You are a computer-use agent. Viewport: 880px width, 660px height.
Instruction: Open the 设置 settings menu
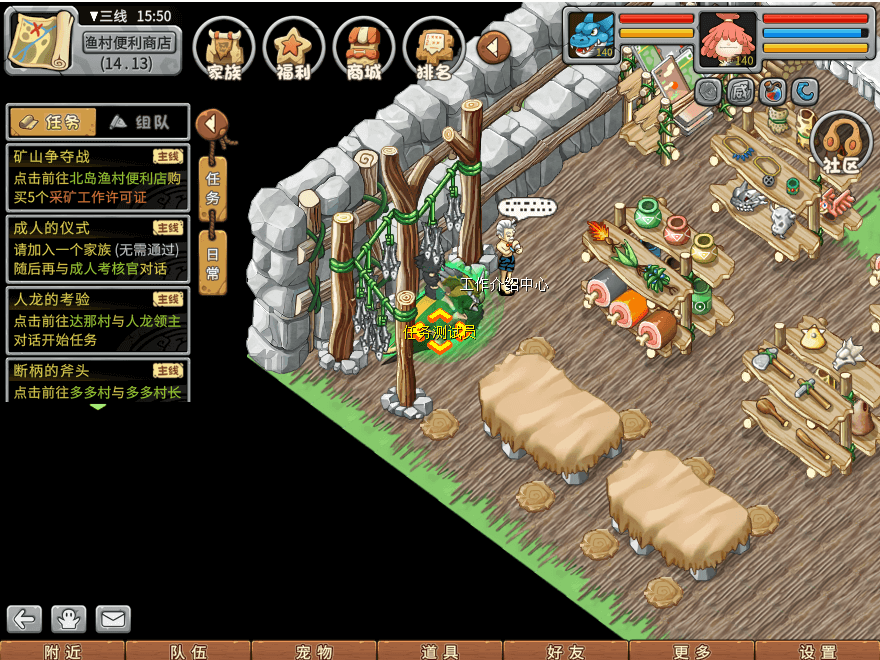click(x=818, y=651)
